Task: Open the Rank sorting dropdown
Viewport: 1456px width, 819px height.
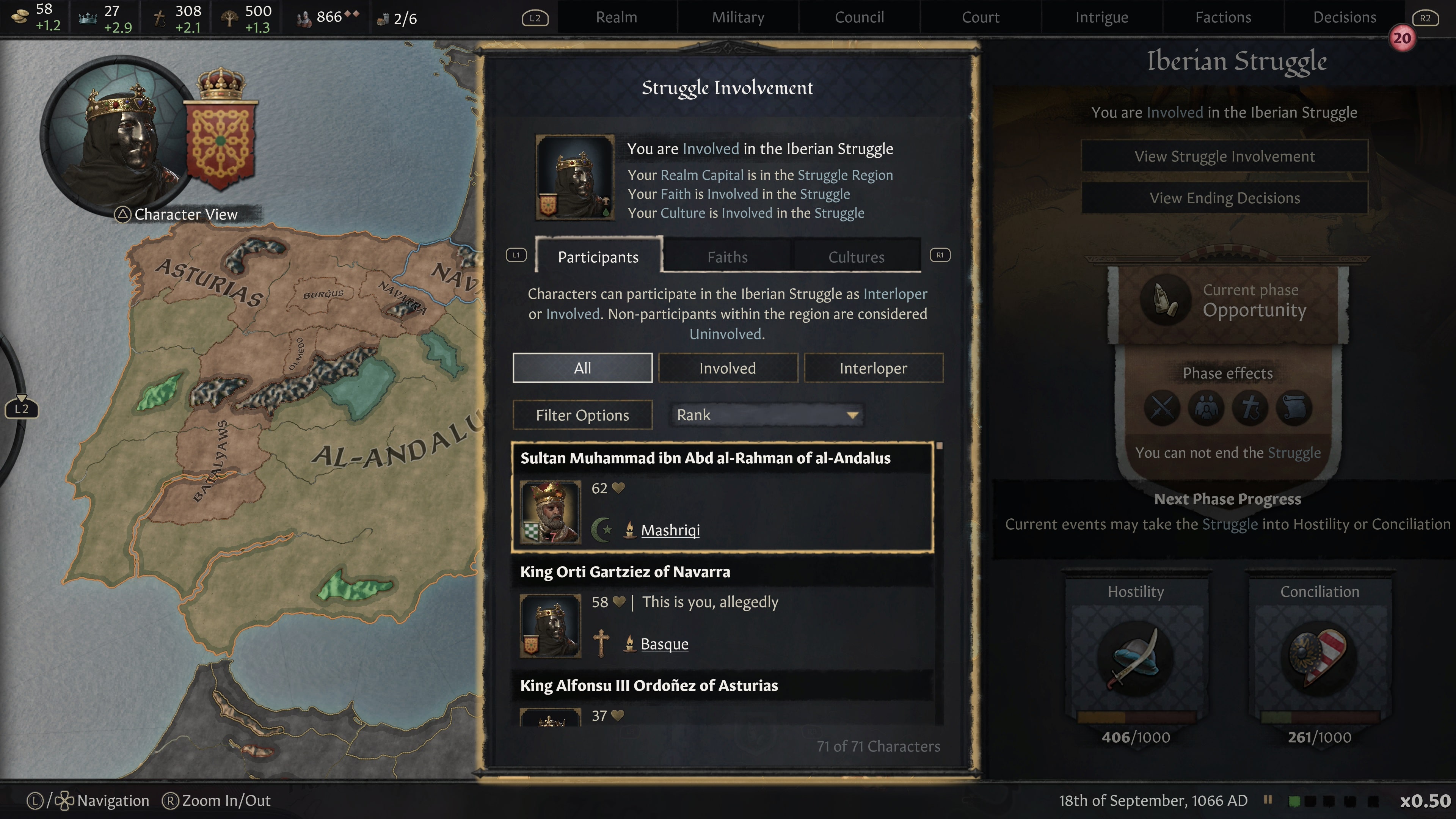Action: pos(766,415)
